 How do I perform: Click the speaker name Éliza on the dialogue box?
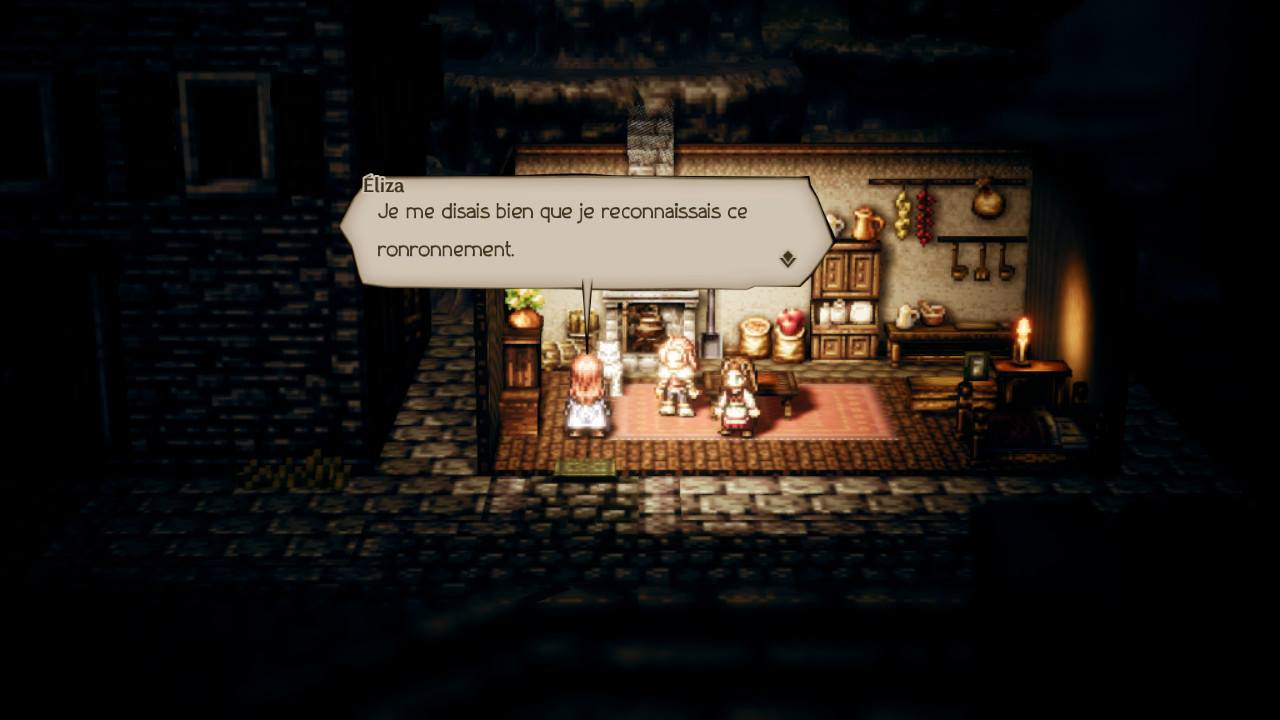[387, 186]
